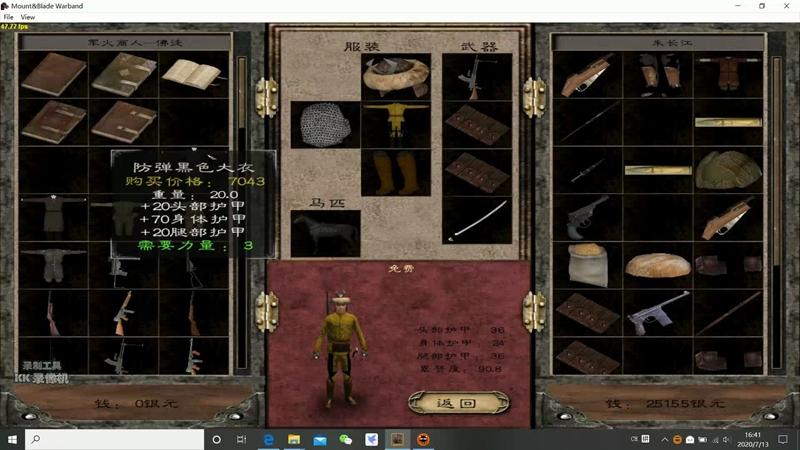
Task: Open the File menu
Action: 9,17
